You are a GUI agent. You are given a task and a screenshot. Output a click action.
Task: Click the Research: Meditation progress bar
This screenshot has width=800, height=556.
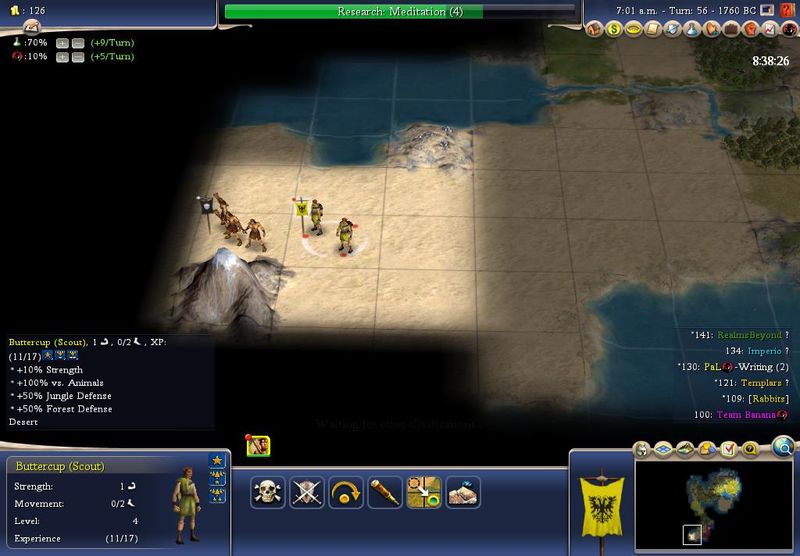coord(400,12)
